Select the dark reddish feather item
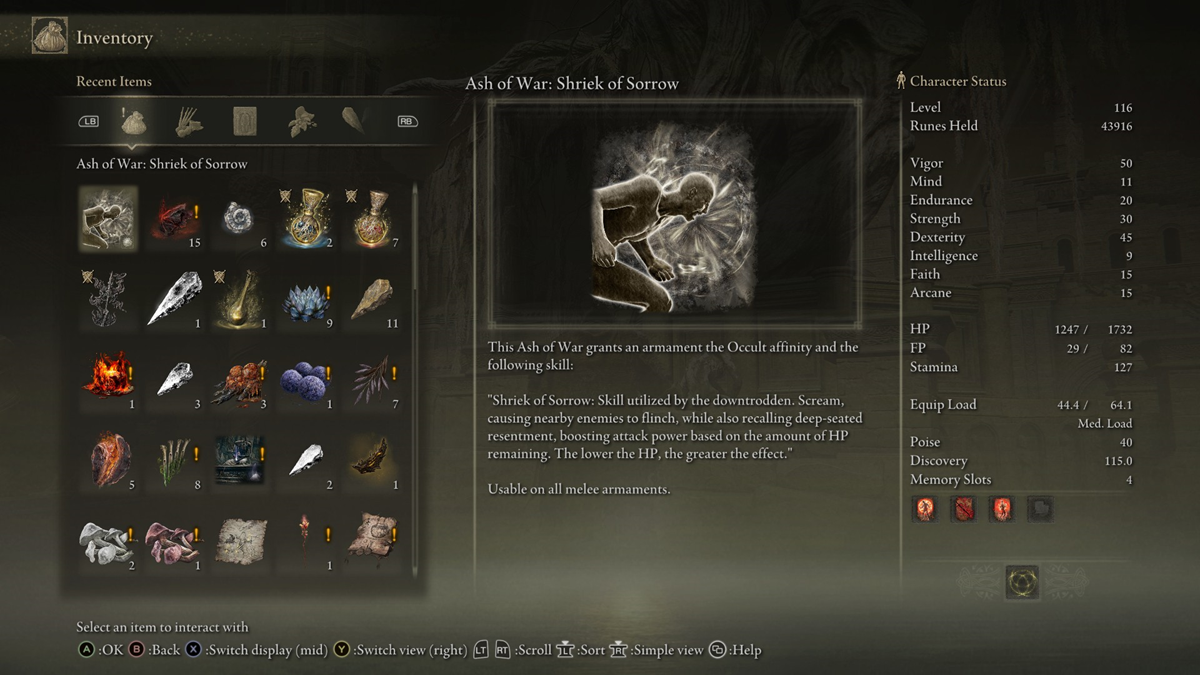Viewport: 1200px width, 675px height. [x=373, y=381]
